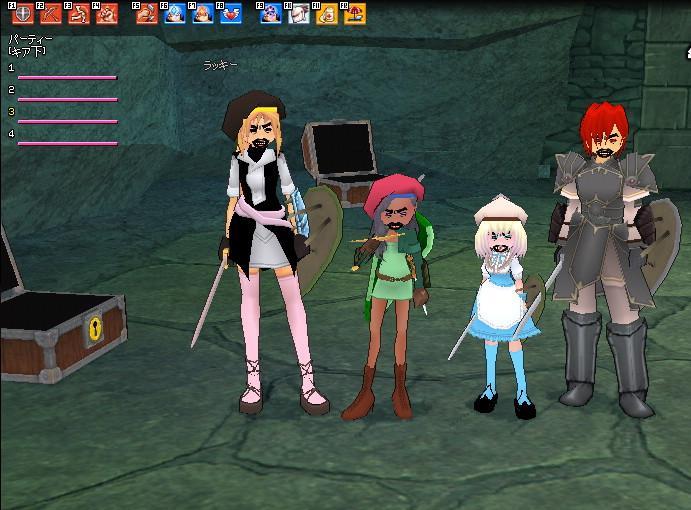Cast the blue crystal magic skill
Viewport: 691px width, 510px height.
[x=175, y=14]
